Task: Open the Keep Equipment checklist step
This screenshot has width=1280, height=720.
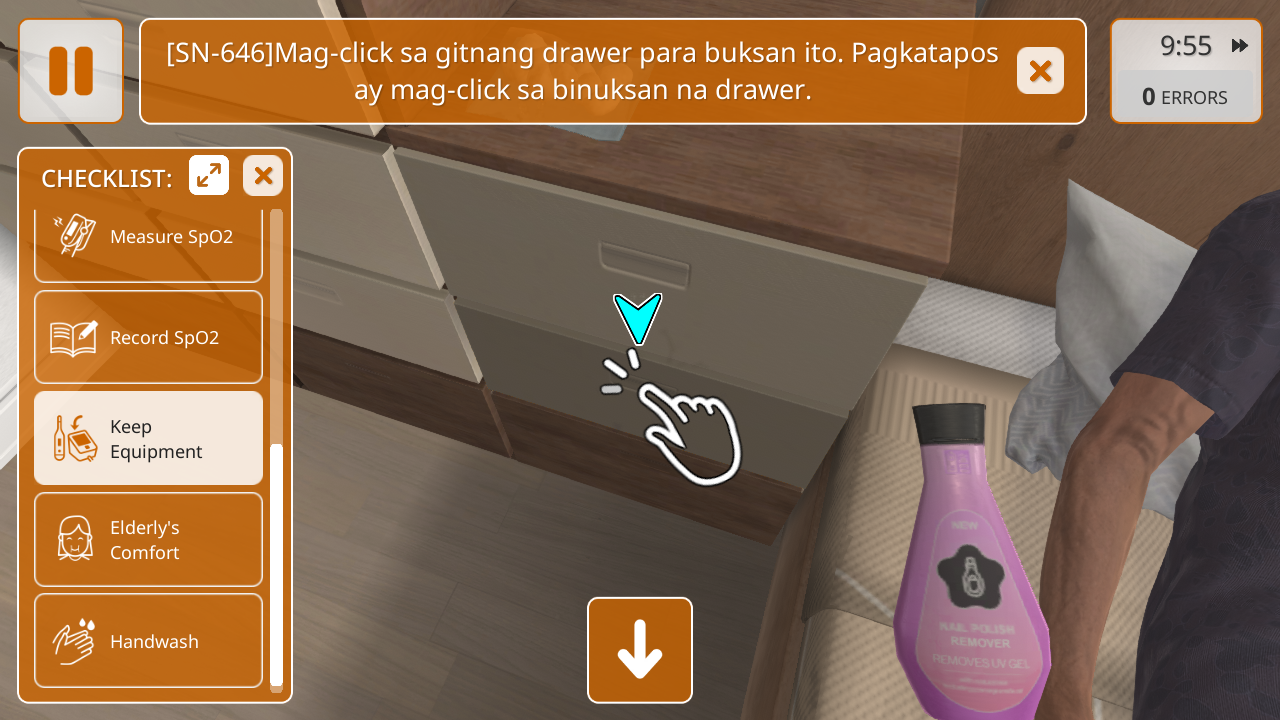Action: [148, 439]
